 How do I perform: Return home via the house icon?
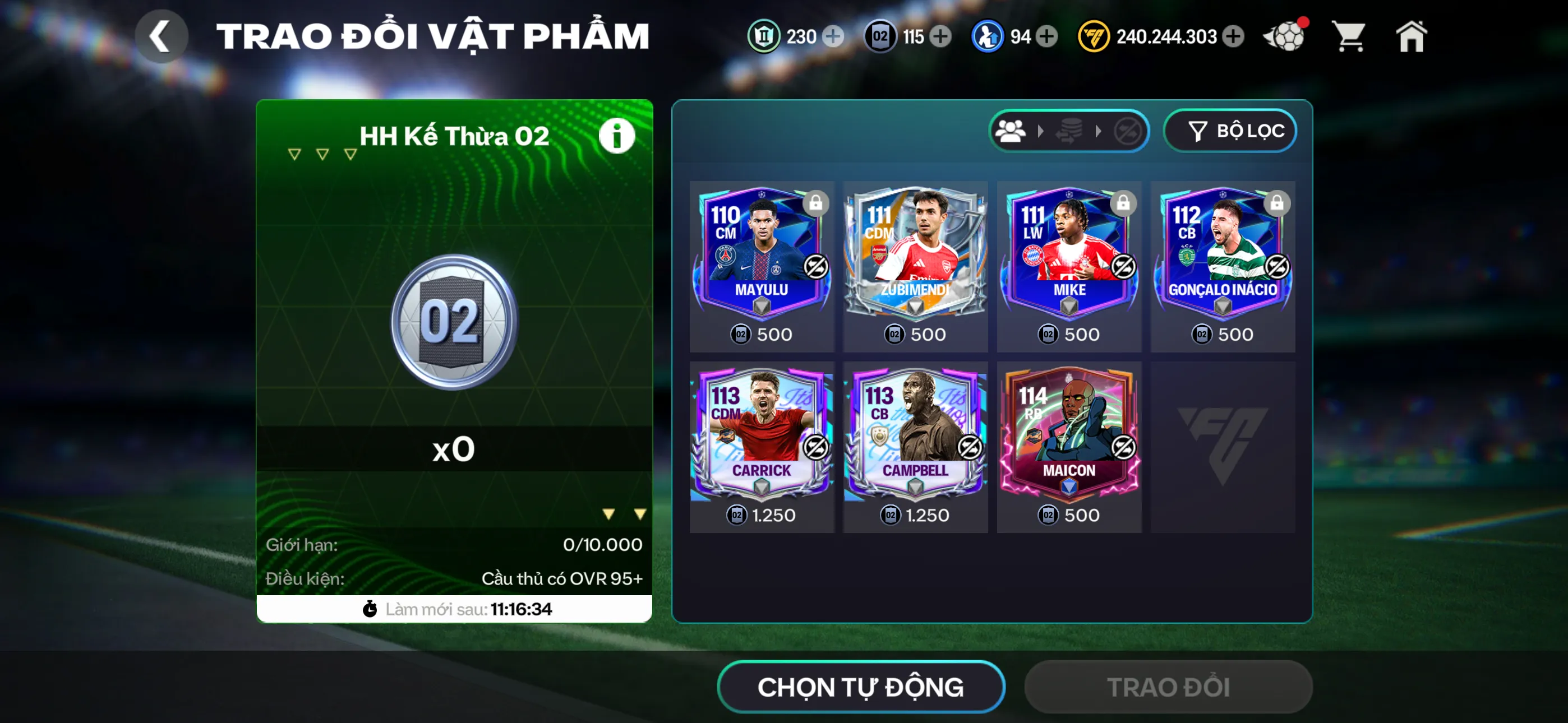[x=1412, y=36]
